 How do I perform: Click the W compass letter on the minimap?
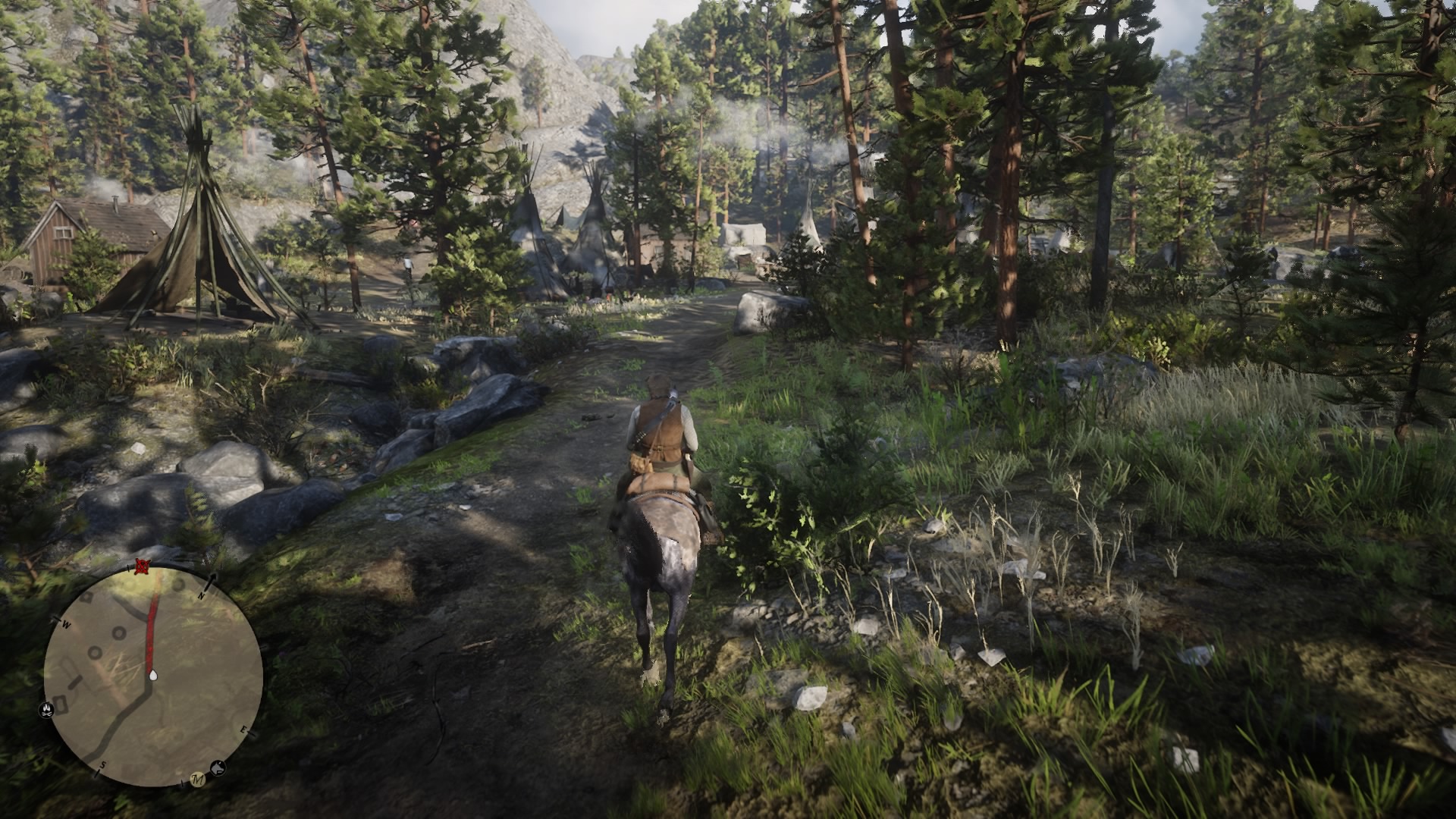tap(66, 624)
